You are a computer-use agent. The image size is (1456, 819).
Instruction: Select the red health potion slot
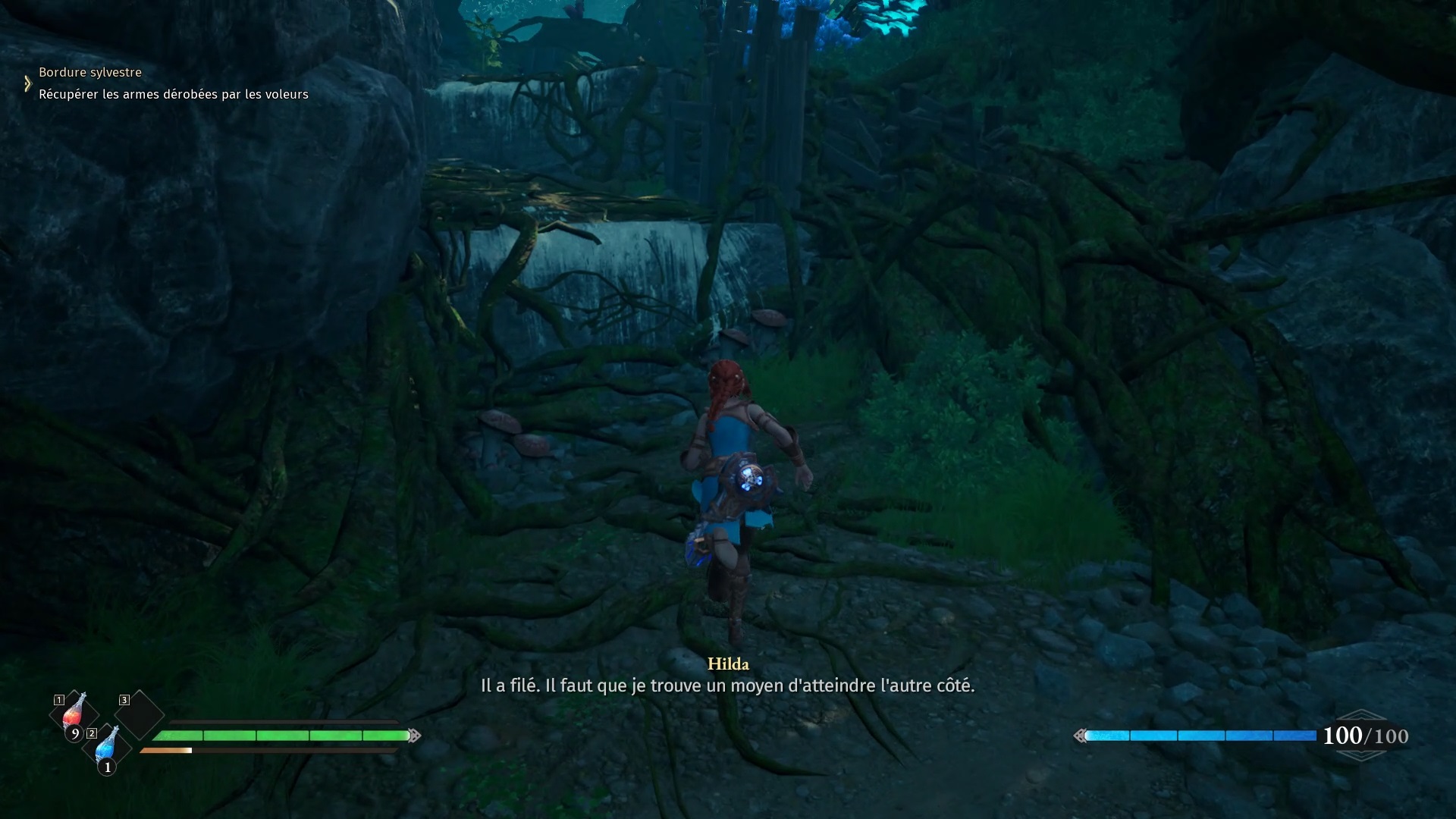(x=74, y=713)
